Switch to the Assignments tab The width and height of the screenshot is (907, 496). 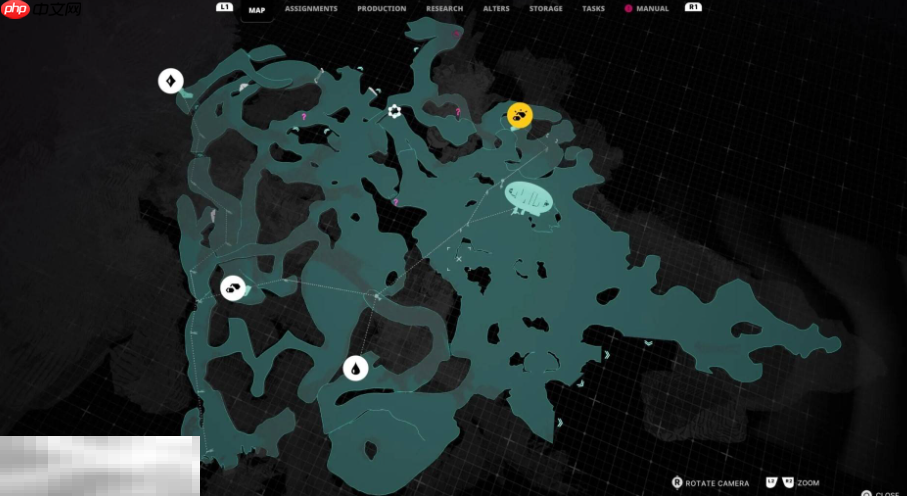click(x=310, y=9)
